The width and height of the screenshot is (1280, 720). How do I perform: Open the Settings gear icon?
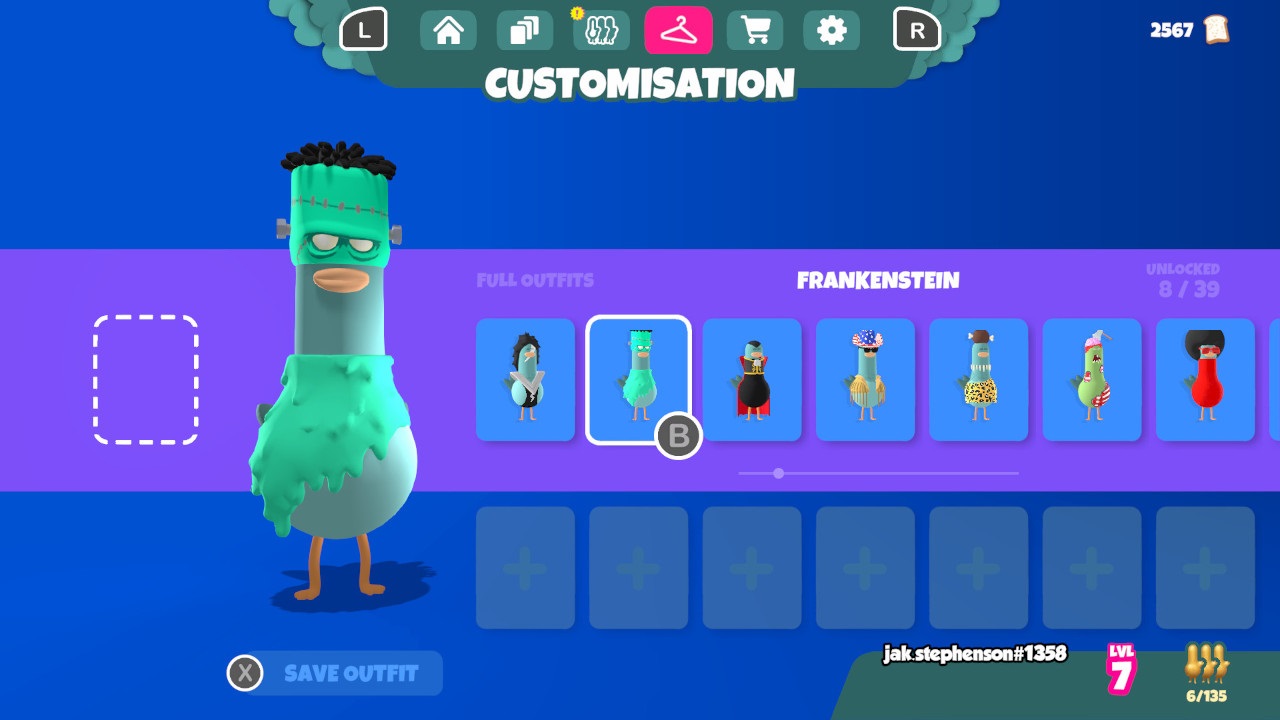tap(831, 30)
